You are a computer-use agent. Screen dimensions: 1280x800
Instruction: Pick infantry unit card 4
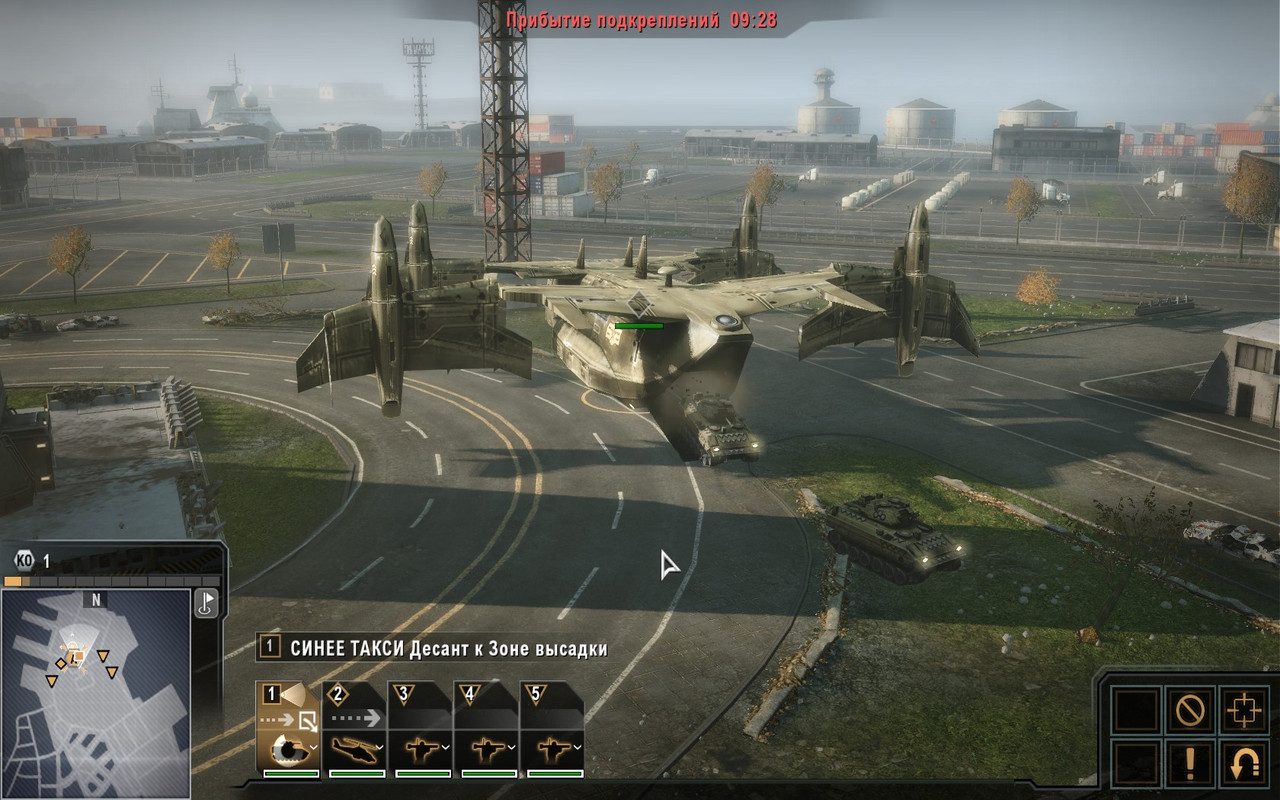coord(486,730)
